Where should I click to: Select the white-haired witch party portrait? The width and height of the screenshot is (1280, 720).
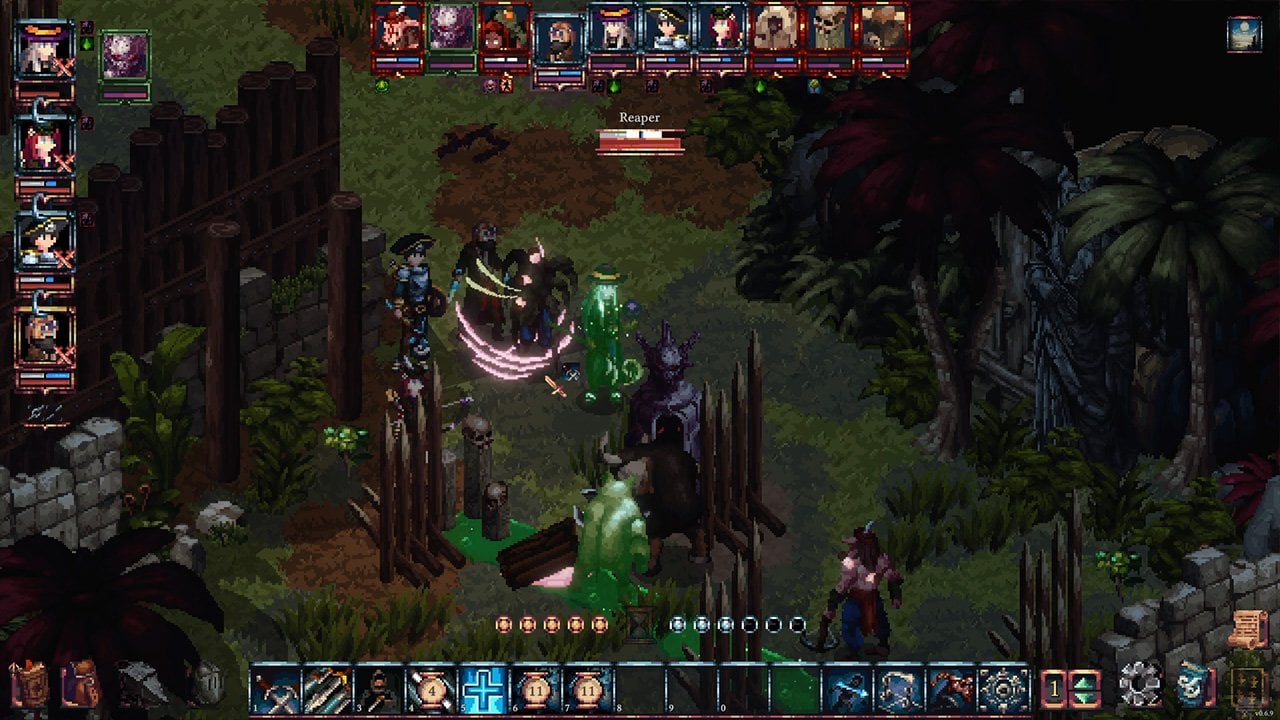pos(45,52)
